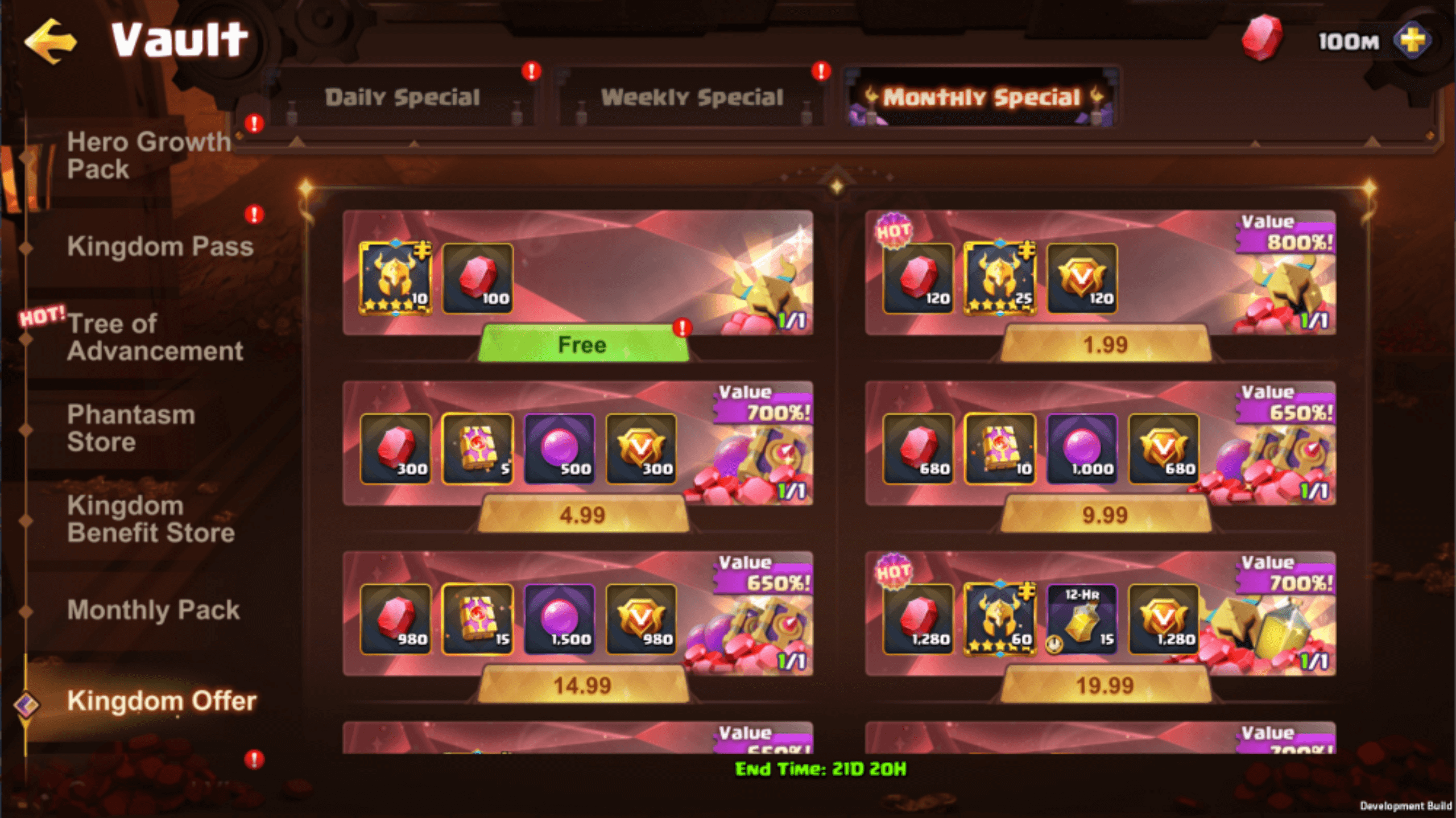Select Tree of Advancement in the sidebar

(x=155, y=337)
